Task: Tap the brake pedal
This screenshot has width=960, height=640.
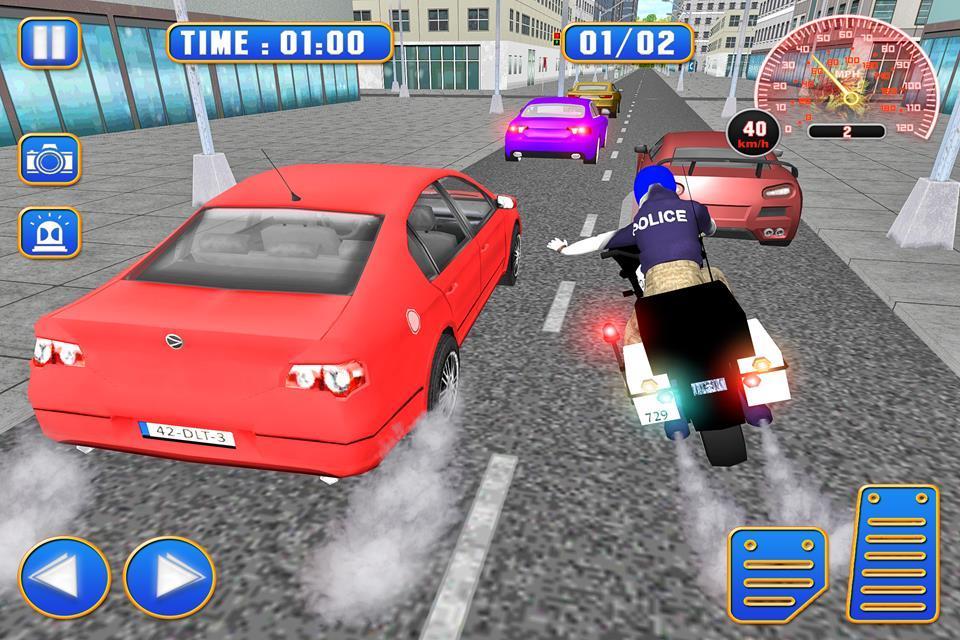Action: [x=777, y=573]
